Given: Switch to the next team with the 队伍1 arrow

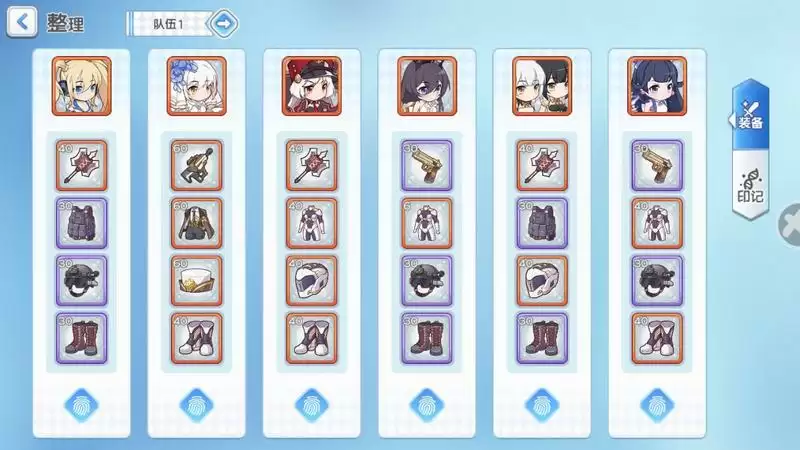Looking at the screenshot, I should [224, 22].
